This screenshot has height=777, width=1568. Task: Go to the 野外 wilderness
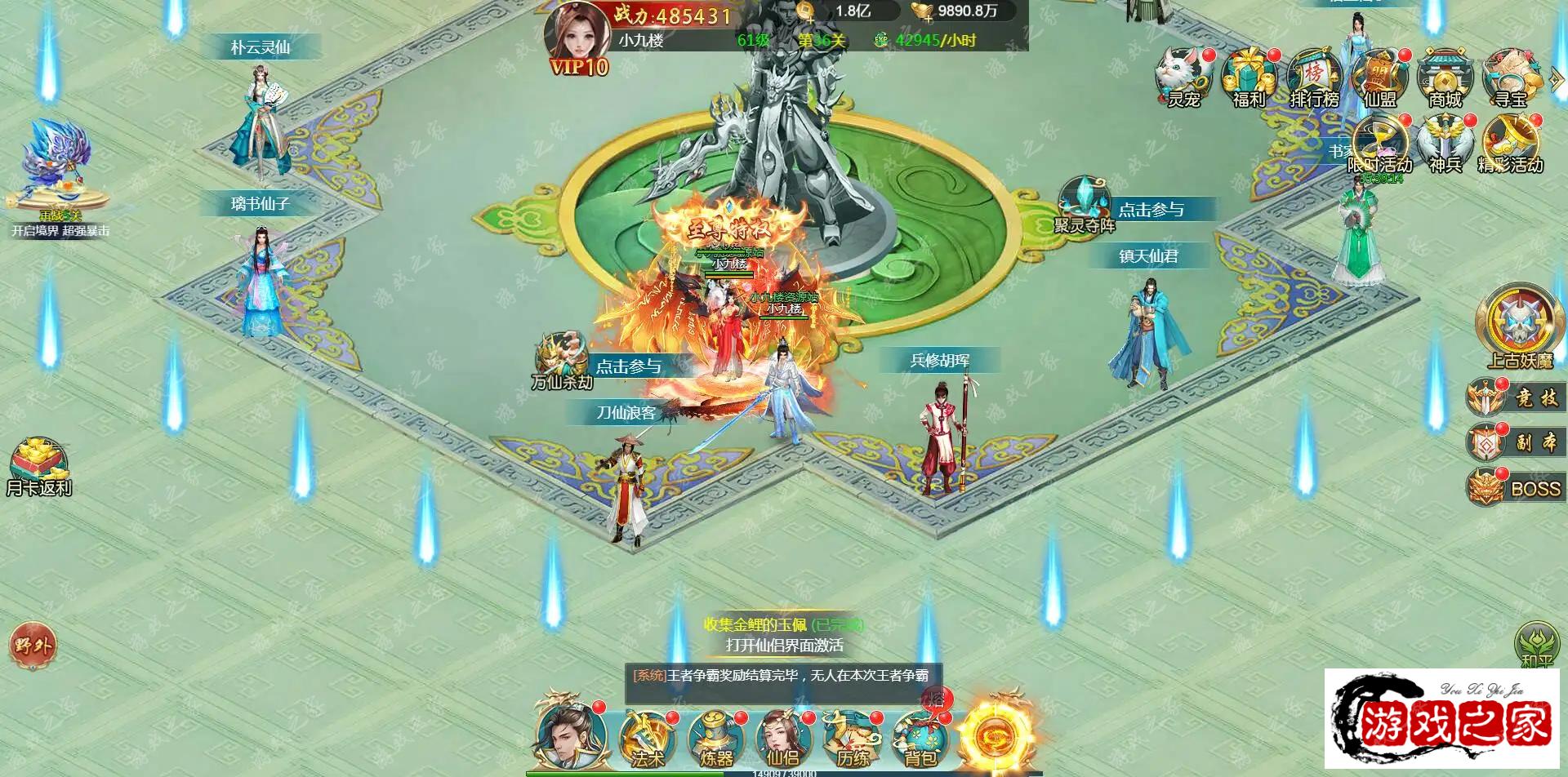click(x=33, y=646)
